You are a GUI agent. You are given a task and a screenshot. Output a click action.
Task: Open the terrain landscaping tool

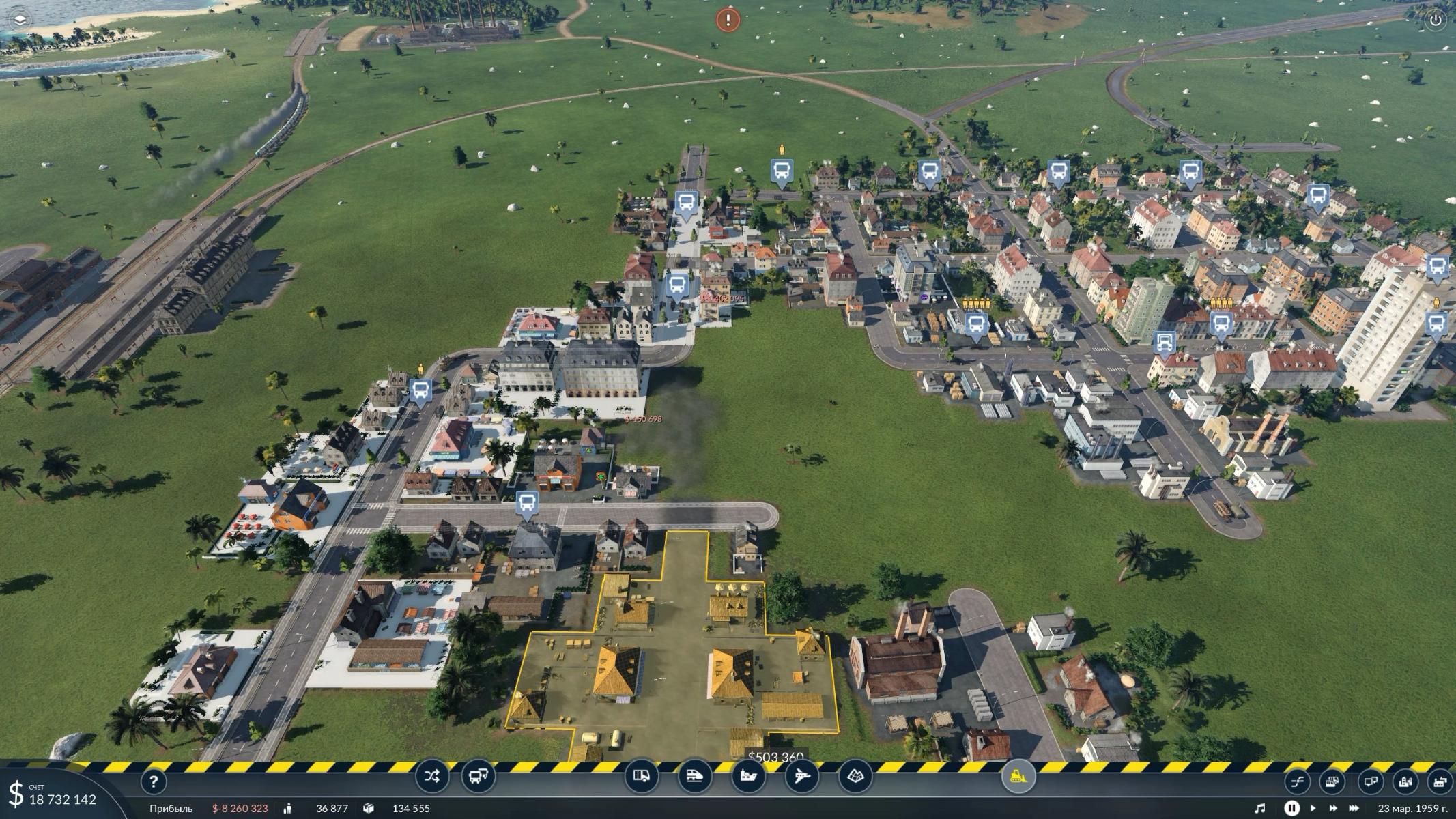click(855, 776)
